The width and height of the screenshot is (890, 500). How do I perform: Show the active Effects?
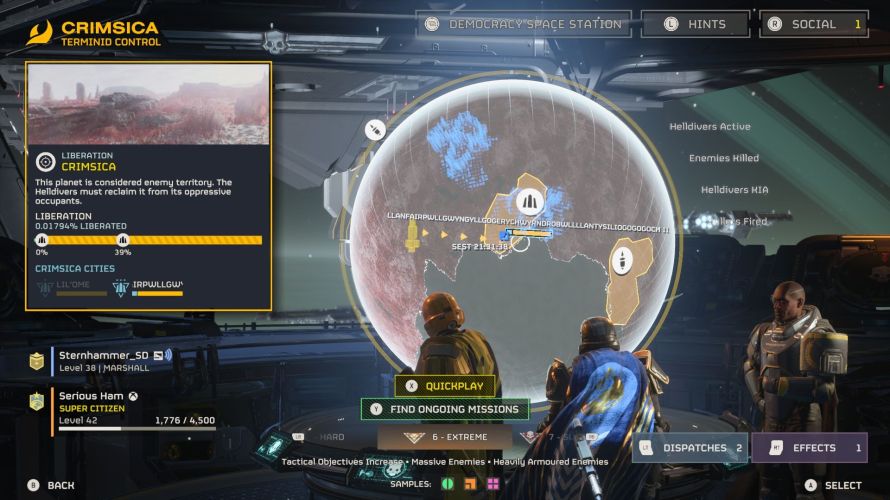point(809,448)
